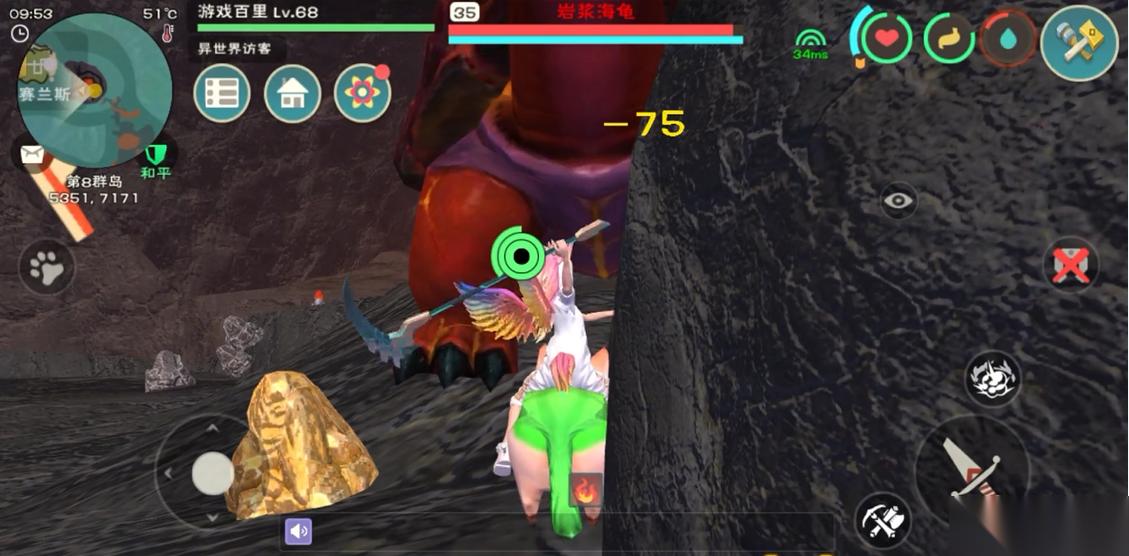
Task: Switch tools with the pickaxe and axe button
Action: (883, 520)
